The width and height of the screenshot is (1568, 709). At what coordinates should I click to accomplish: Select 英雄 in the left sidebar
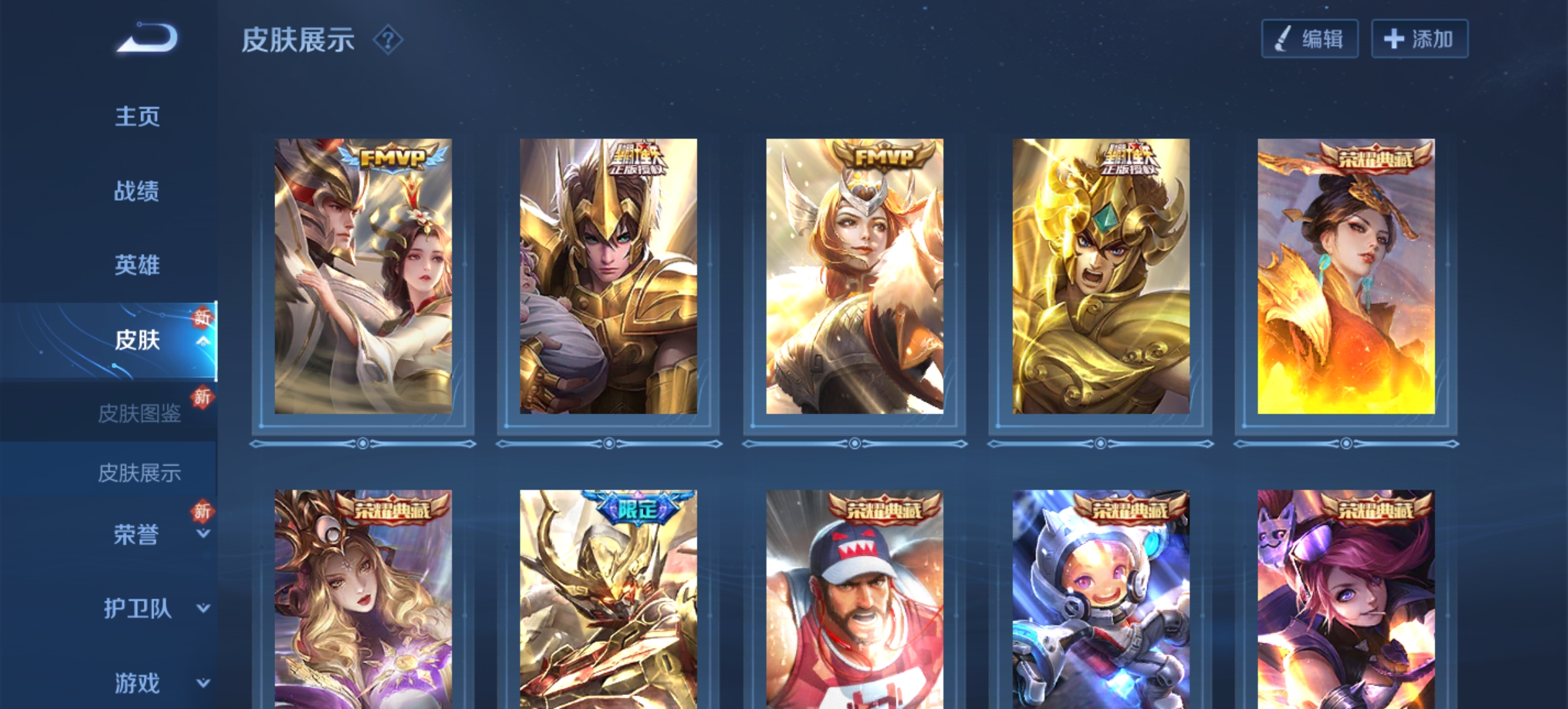coord(139,266)
